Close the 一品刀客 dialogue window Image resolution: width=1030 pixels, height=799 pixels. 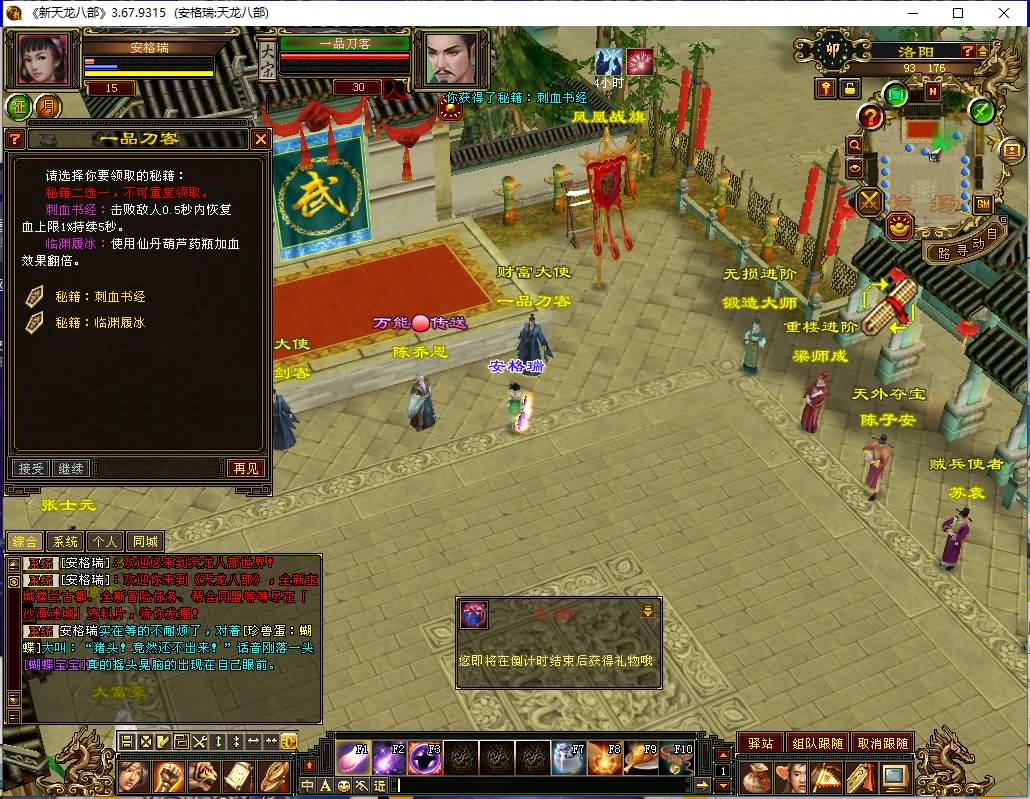pos(261,139)
